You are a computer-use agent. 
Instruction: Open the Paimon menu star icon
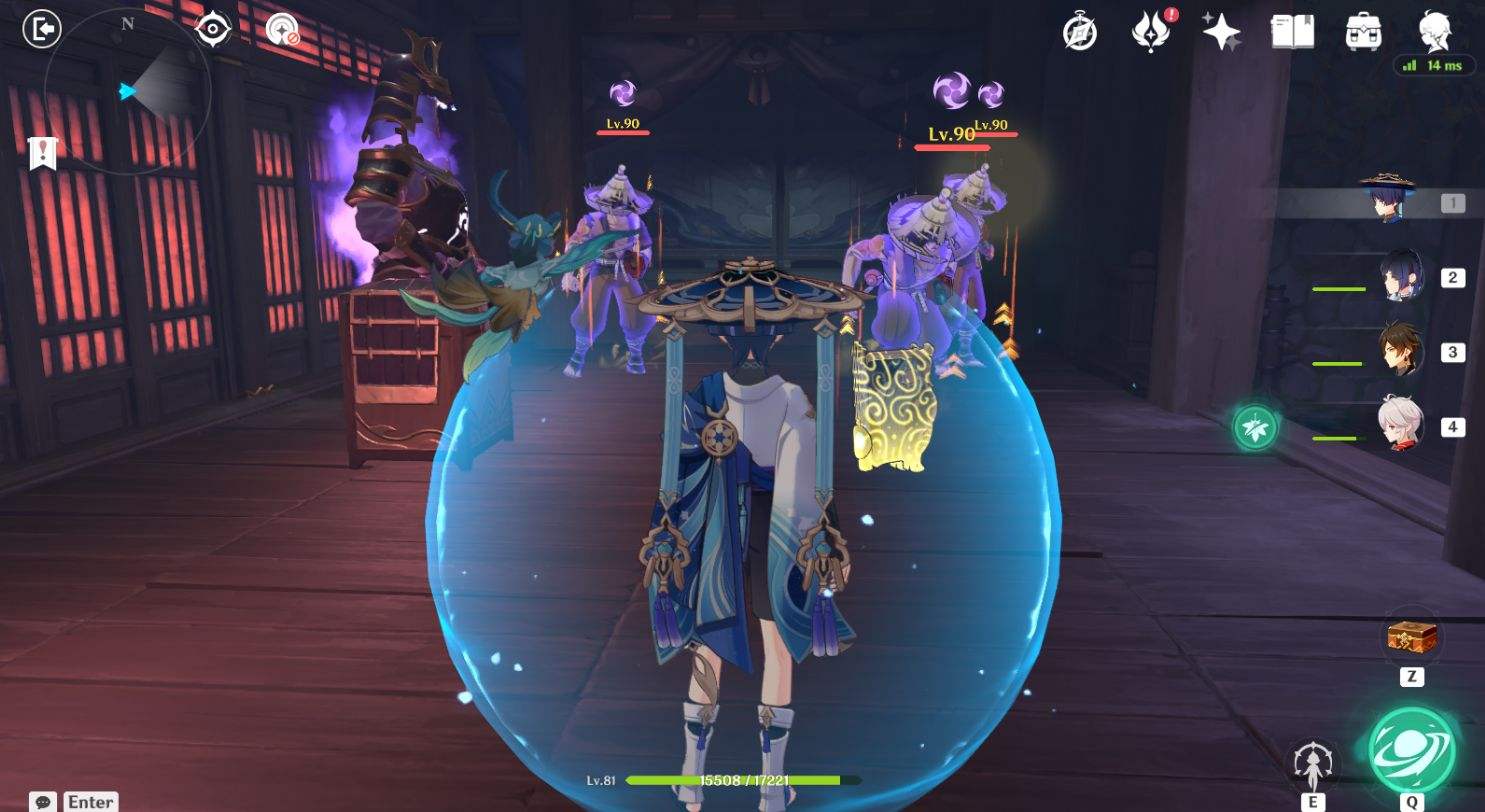1222,33
